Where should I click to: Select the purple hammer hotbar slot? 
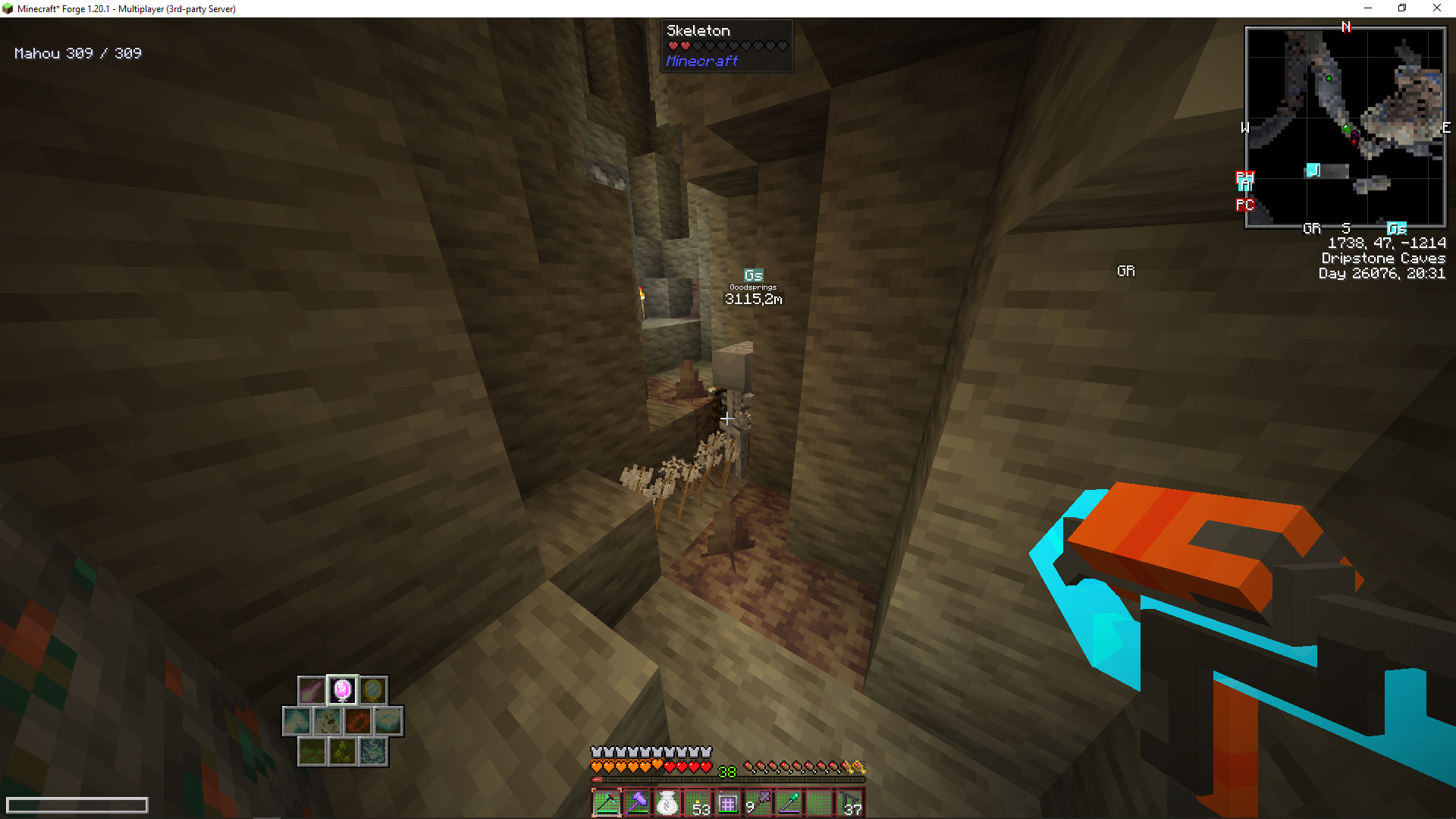(x=637, y=803)
